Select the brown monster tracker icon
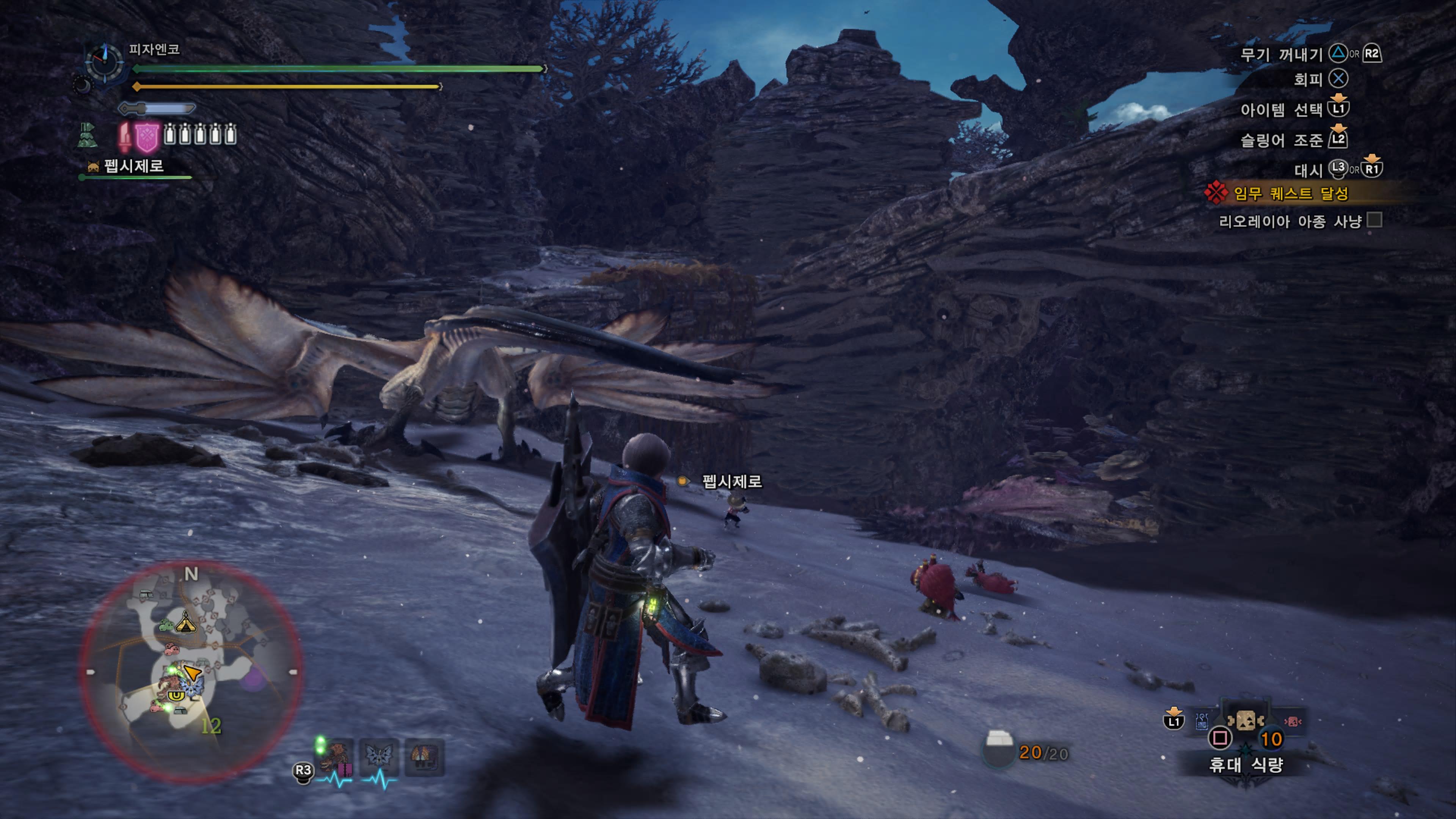1456x819 pixels. 337,756
